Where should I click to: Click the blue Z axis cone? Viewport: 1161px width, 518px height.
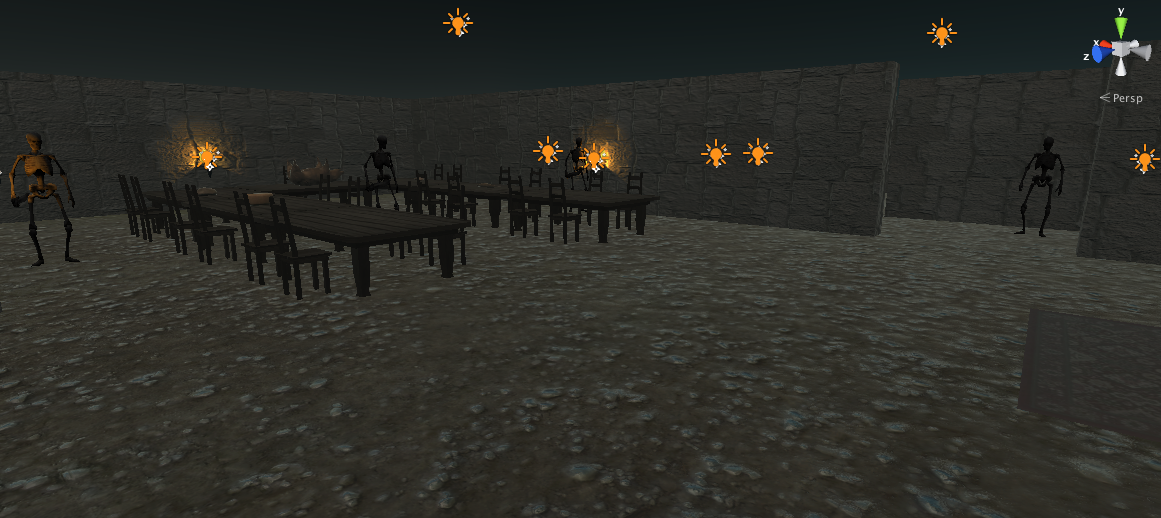coord(1098,54)
